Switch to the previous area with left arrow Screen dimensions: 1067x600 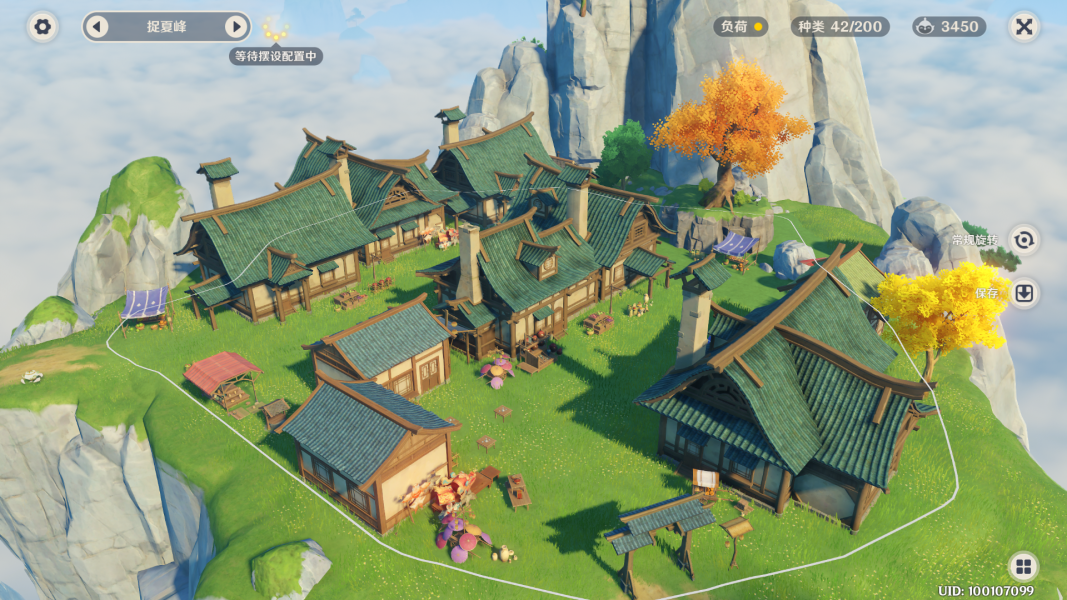coord(97,27)
